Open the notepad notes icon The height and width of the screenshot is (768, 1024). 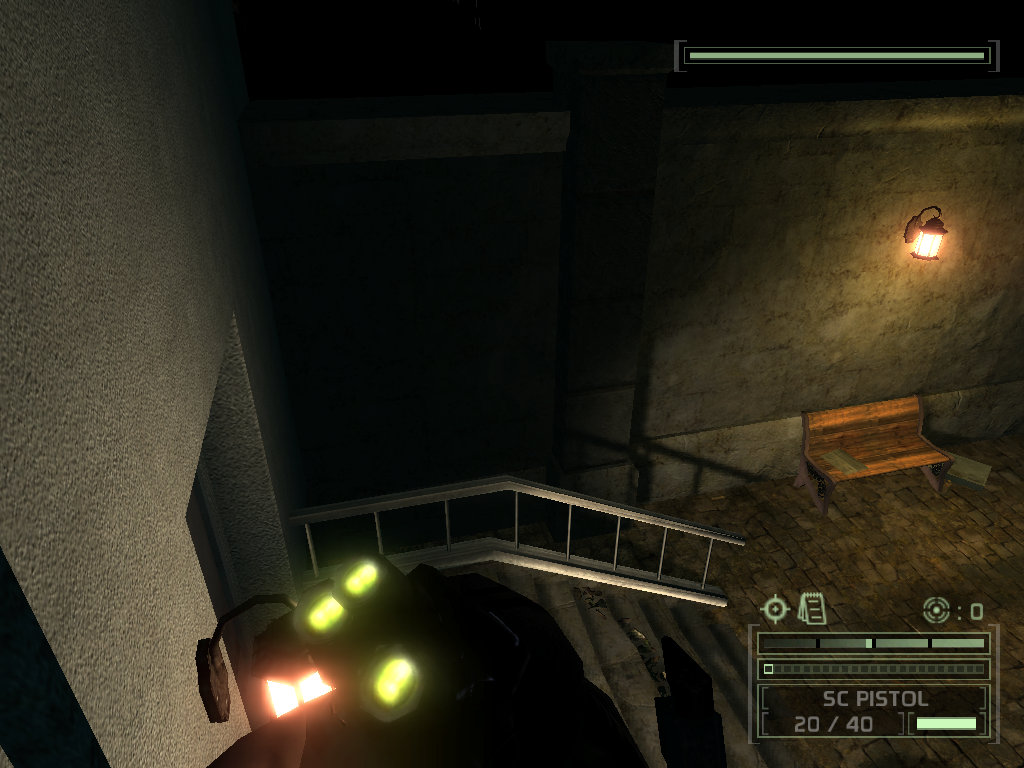[812, 607]
